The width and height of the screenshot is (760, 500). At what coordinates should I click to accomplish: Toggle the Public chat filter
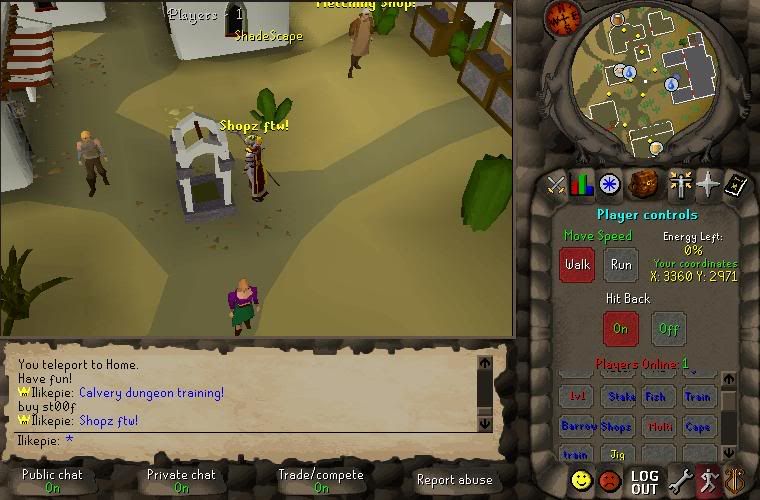pyautogui.click(x=52, y=481)
